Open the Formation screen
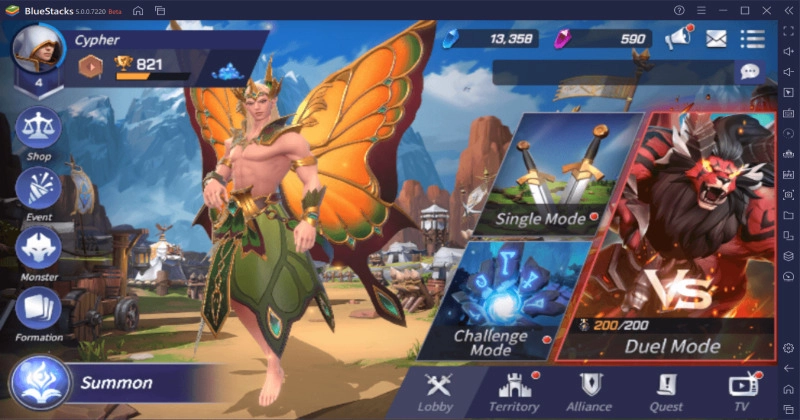The width and height of the screenshot is (800, 420). click(x=38, y=310)
